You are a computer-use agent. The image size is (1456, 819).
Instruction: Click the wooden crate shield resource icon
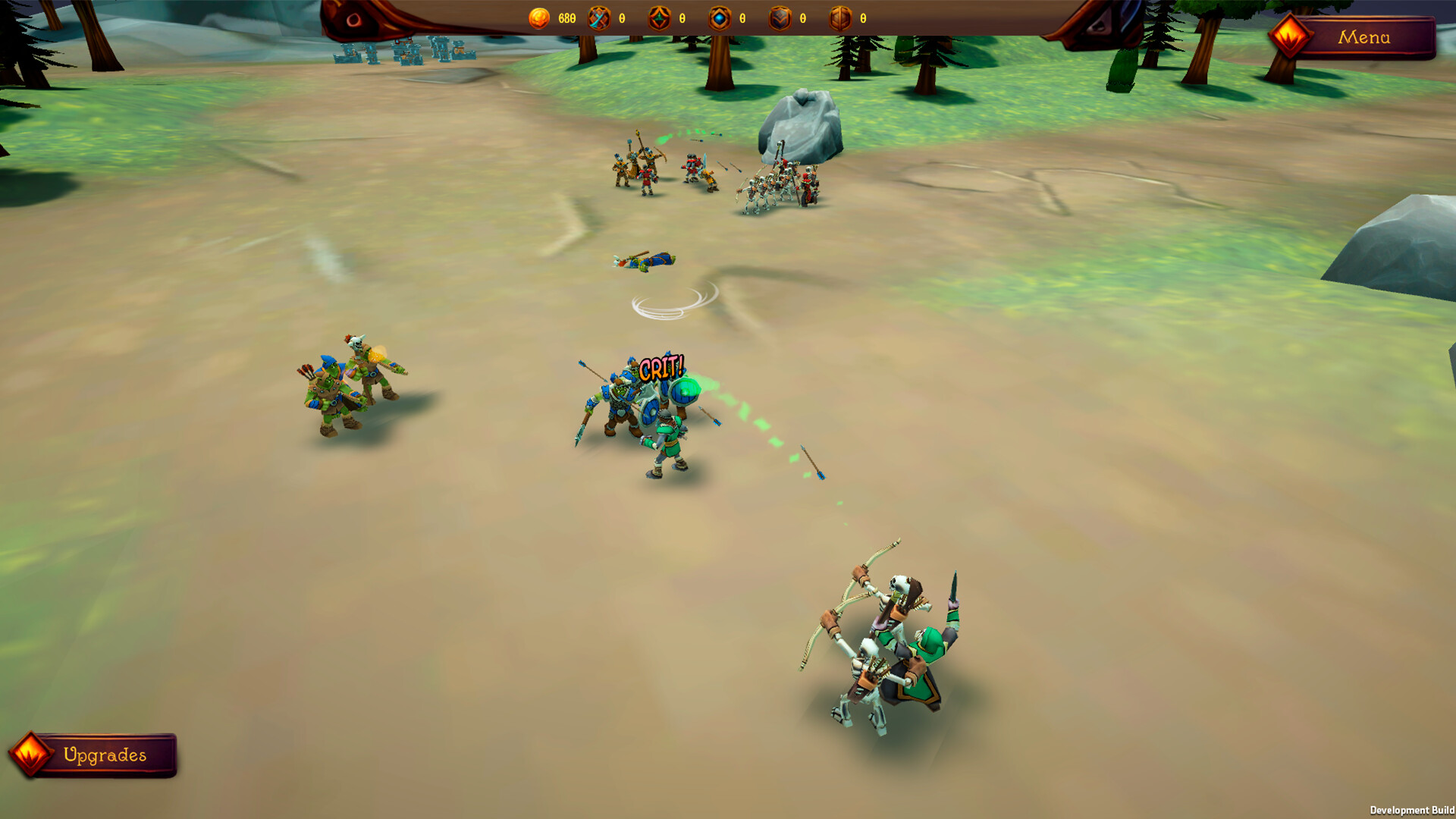(x=838, y=19)
